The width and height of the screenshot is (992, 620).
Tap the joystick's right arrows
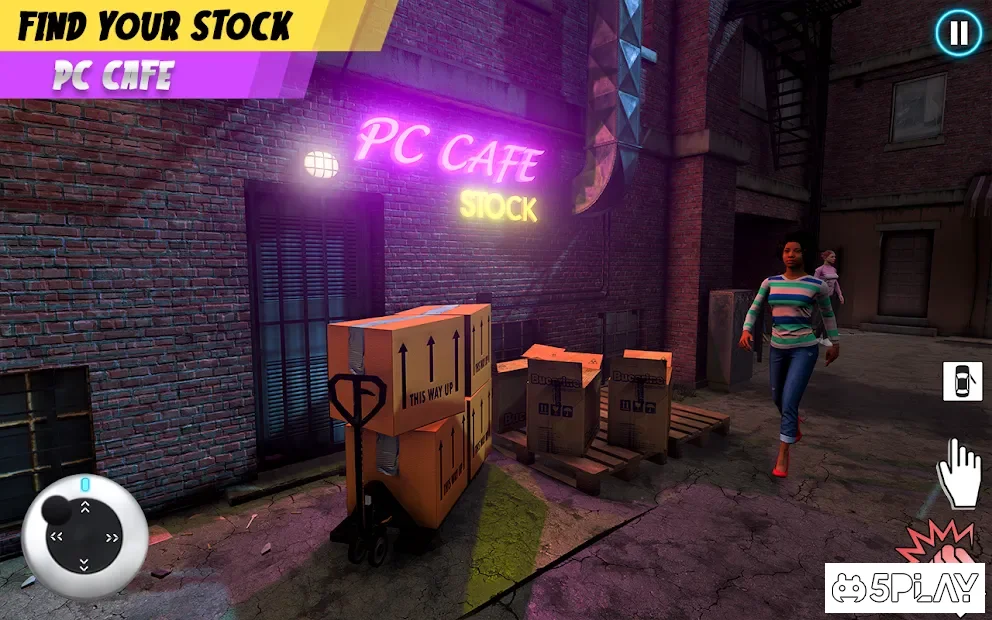click(x=112, y=537)
